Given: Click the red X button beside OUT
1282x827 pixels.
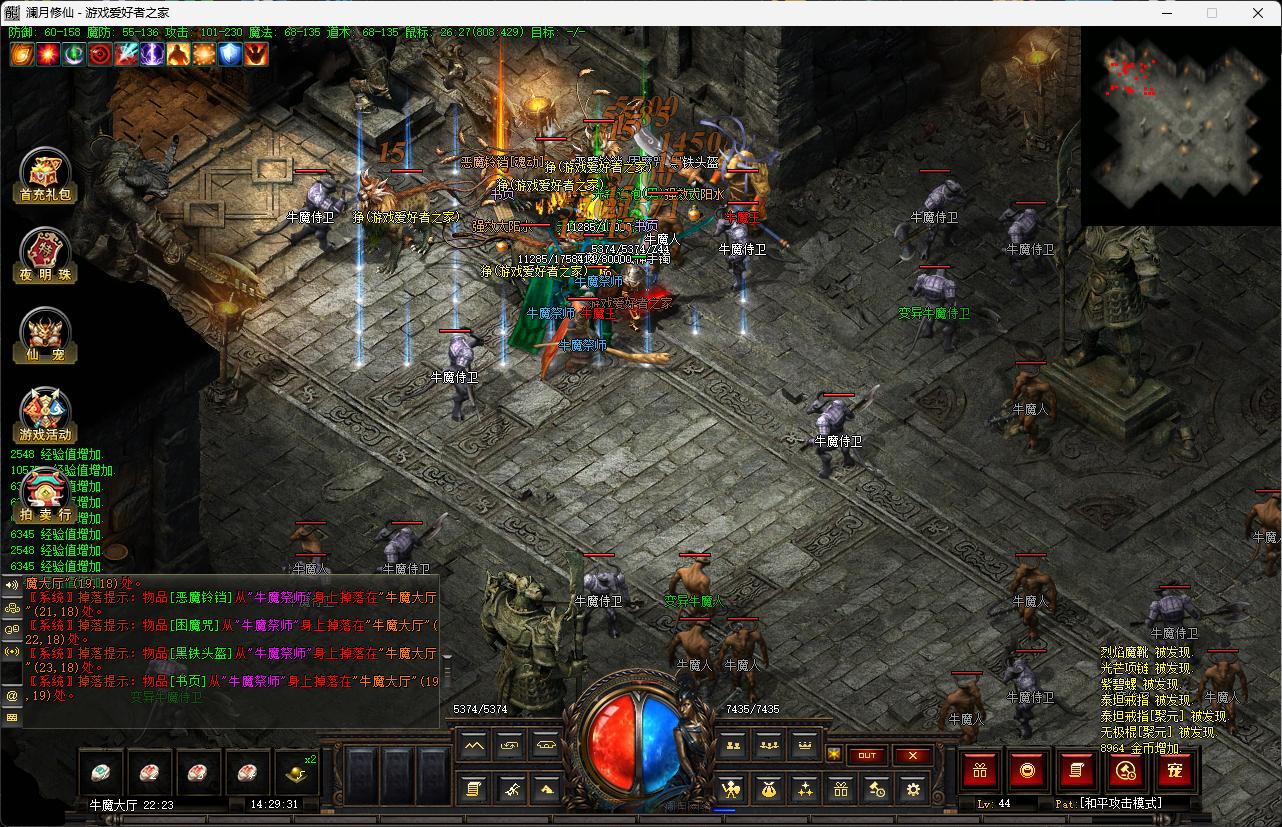Looking at the screenshot, I should coord(913,755).
